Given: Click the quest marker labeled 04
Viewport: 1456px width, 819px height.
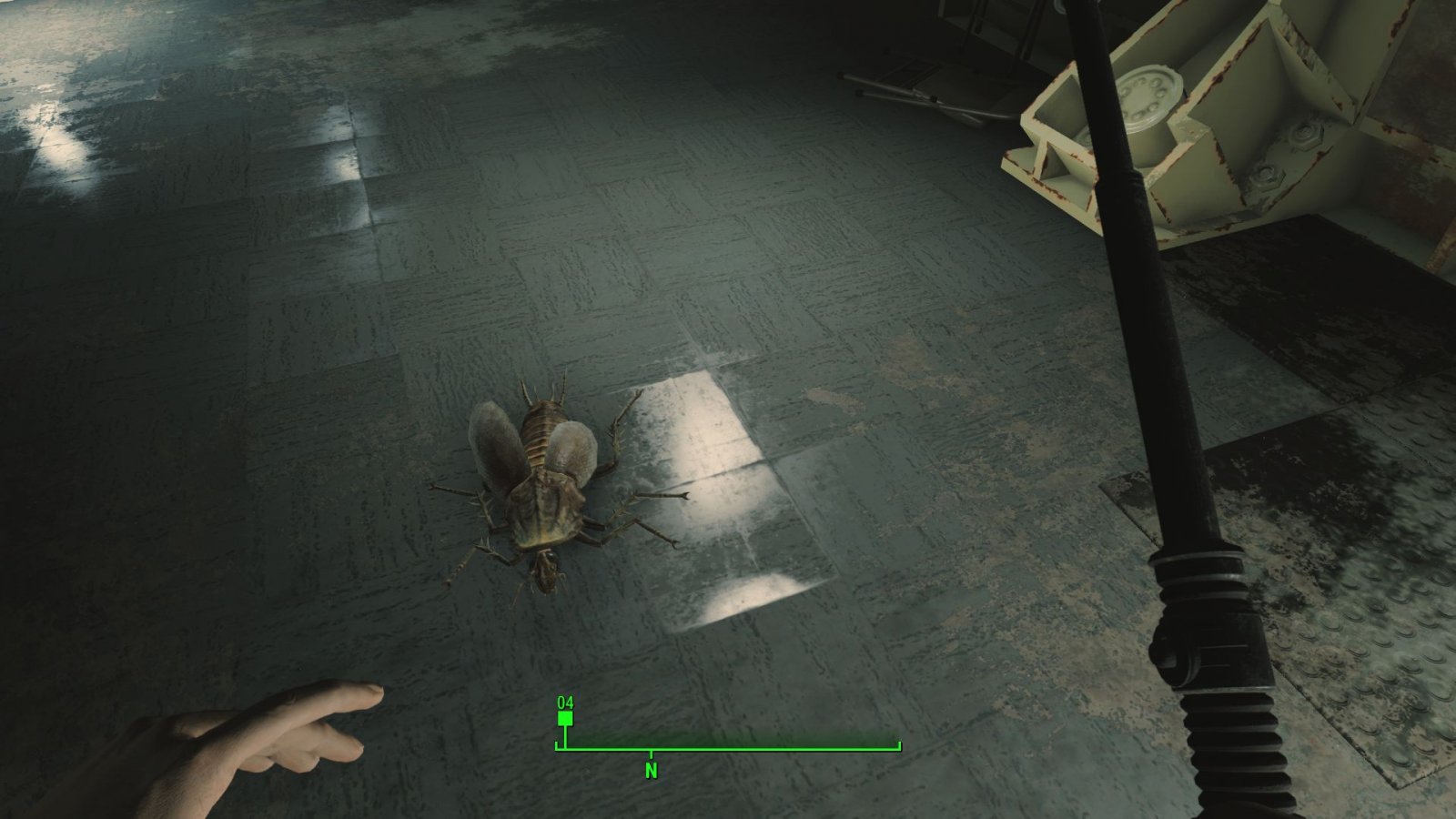Looking at the screenshot, I should click(x=564, y=703).
